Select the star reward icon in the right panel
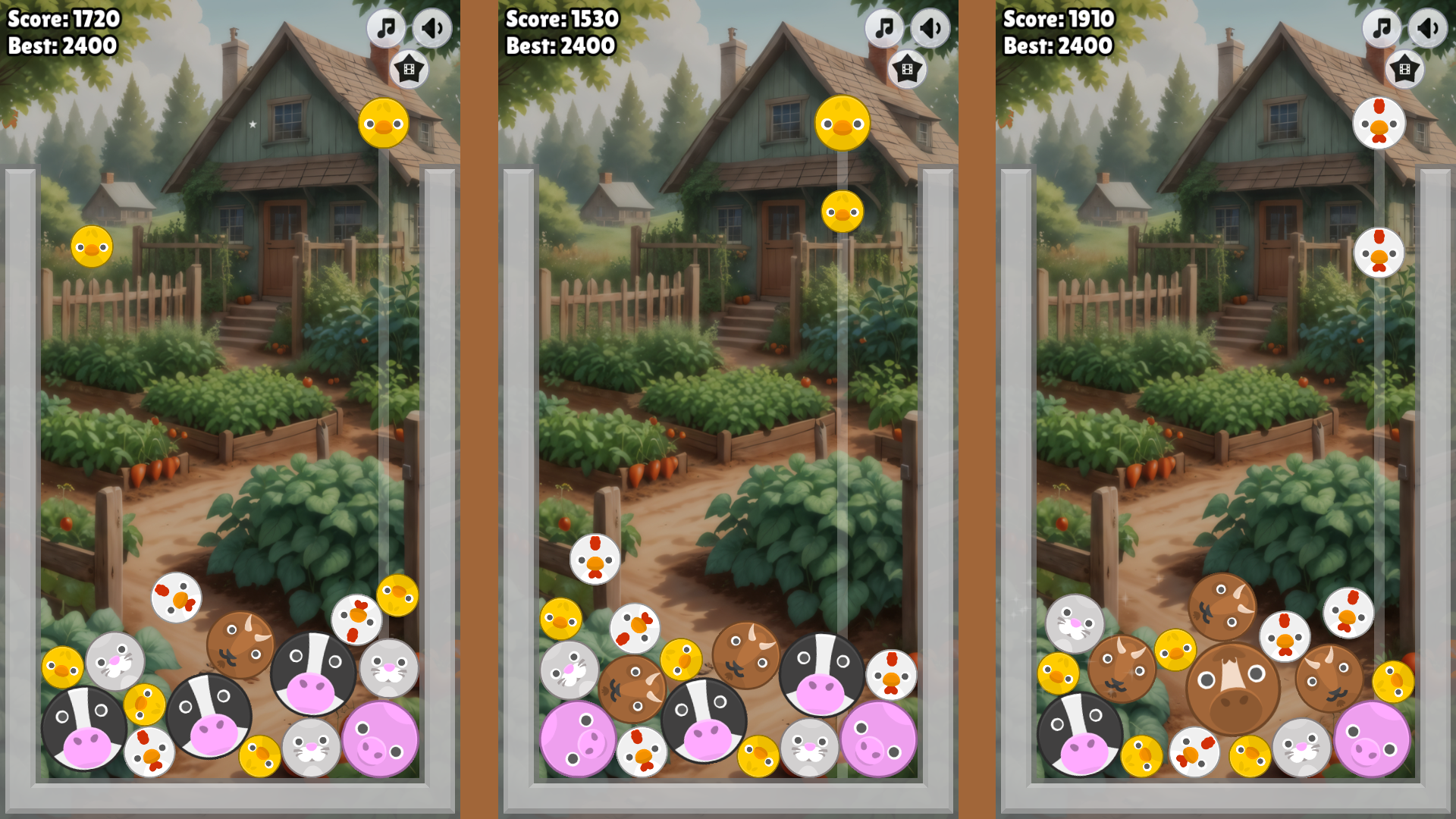 (x=1405, y=68)
